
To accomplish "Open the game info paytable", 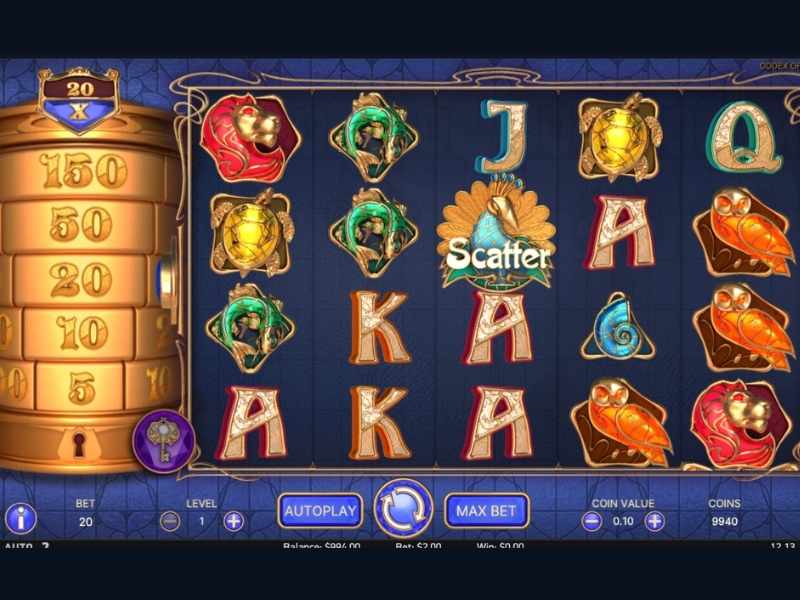I will [x=21, y=518].
